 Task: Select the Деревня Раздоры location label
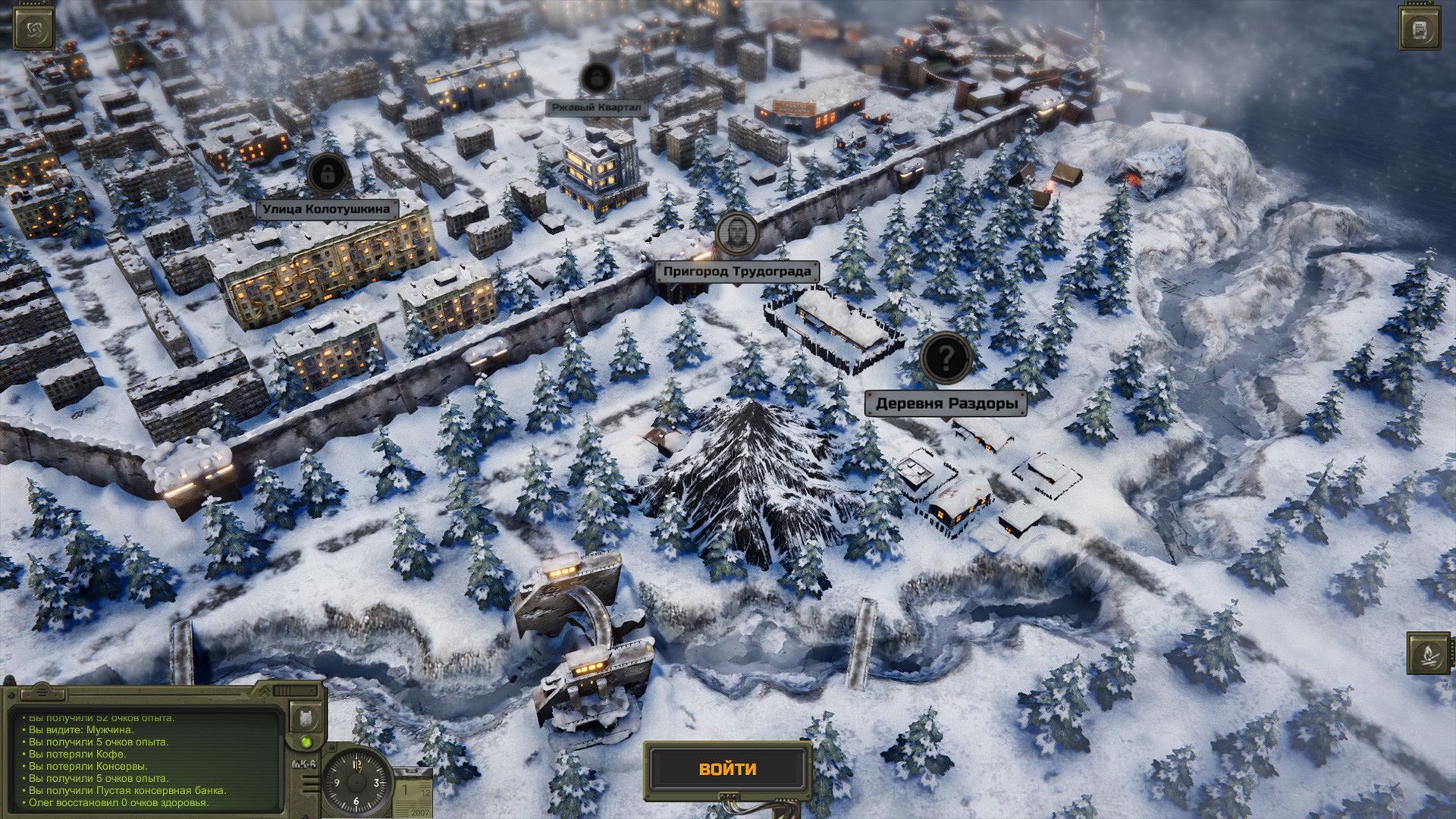point(946,403)
